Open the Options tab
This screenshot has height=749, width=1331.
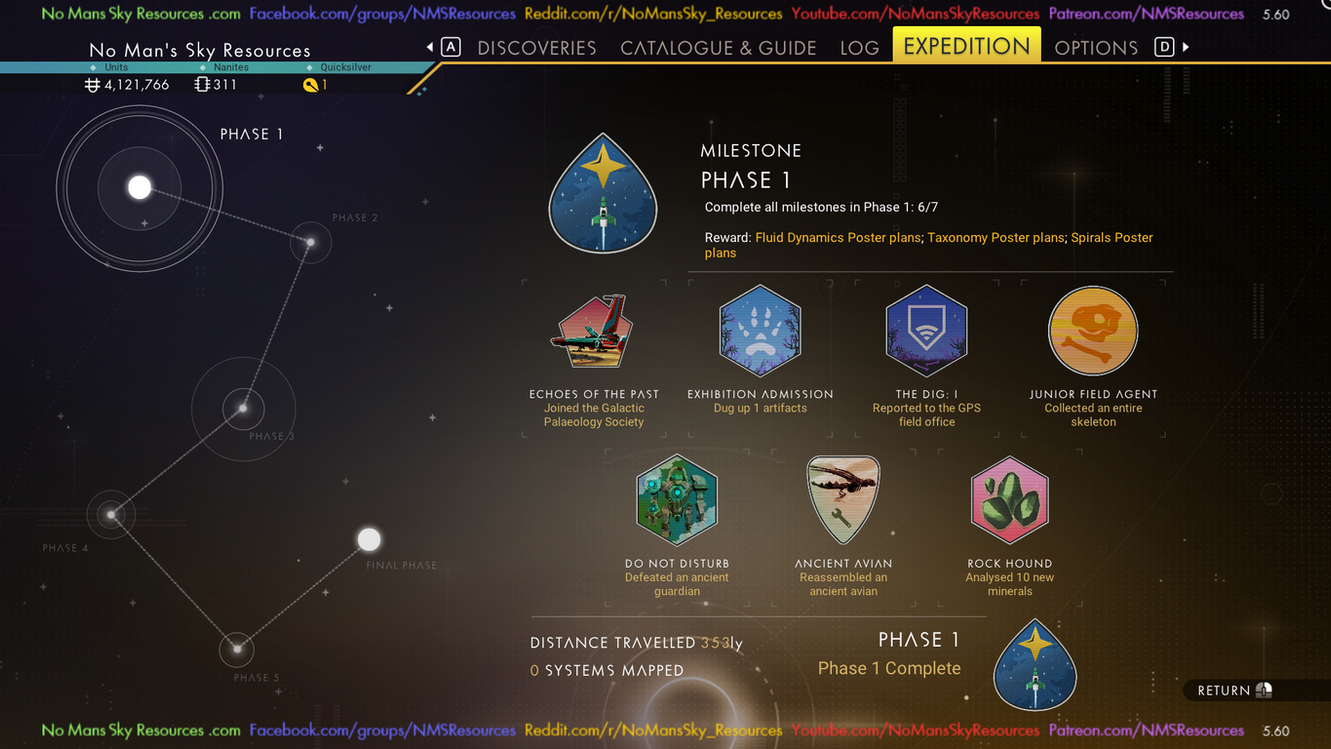tap(1096, 48)
